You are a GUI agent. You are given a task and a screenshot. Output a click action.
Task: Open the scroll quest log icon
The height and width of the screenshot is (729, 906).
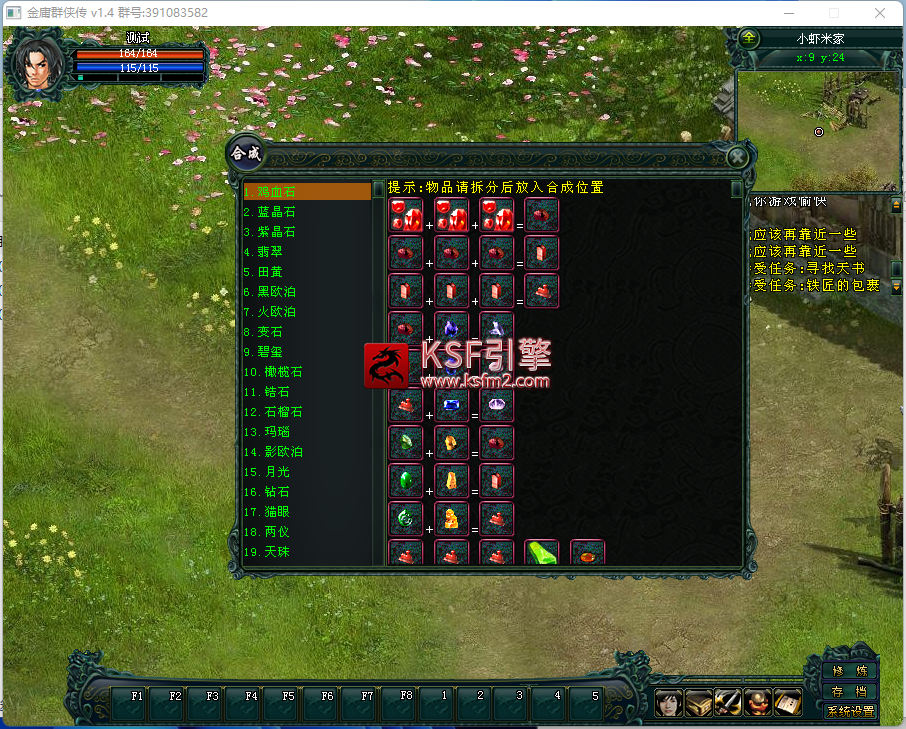(788, 703)
